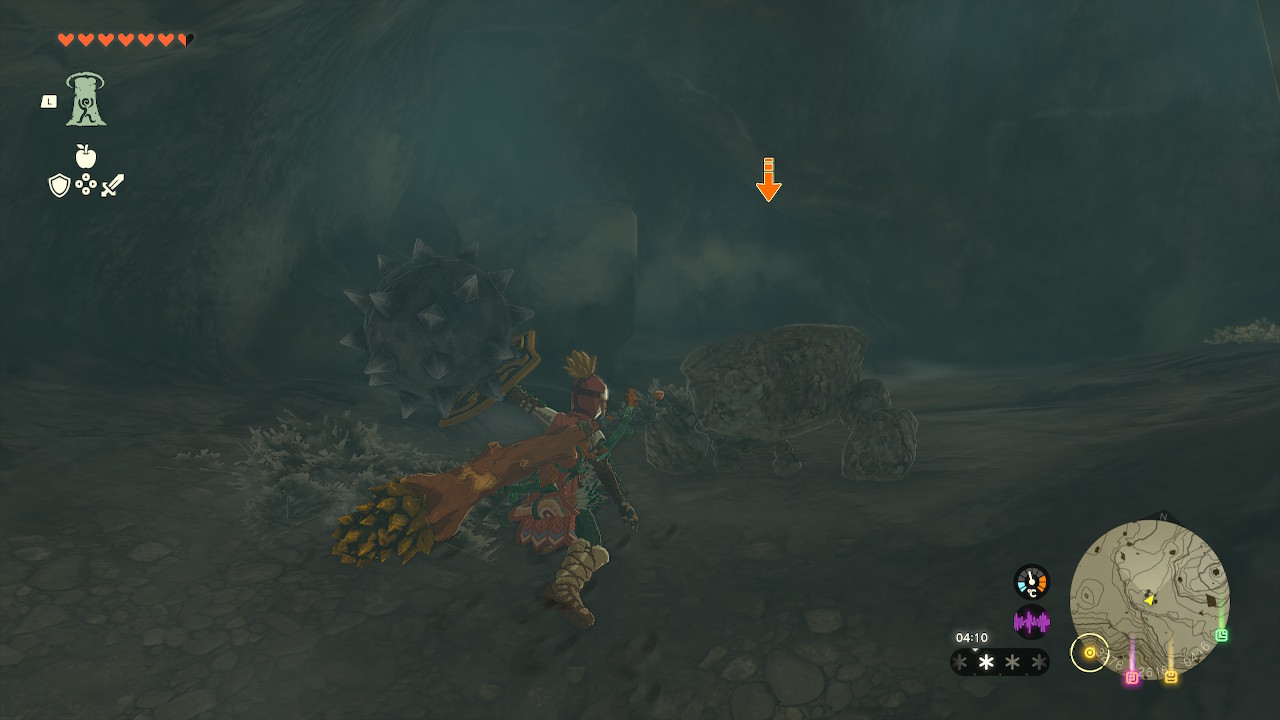The image size is (1280, 720).
Task: Click the 04:10 time display
Action: point(973,636)
